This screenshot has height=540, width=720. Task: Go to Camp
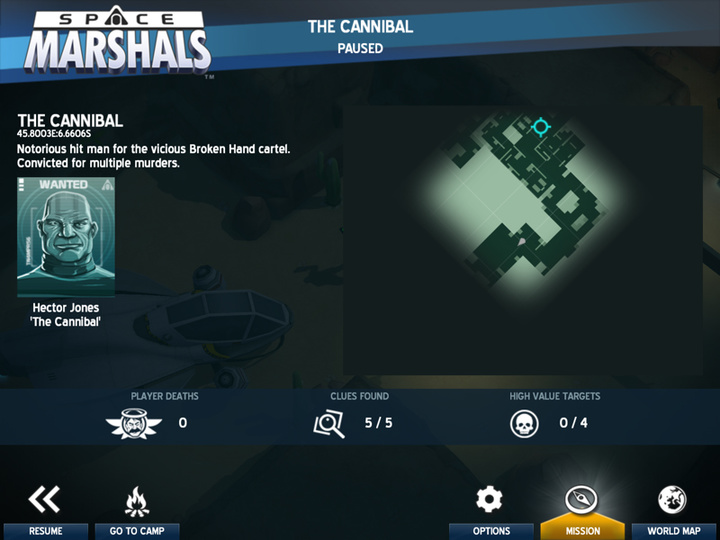pyautogui.click(x=137, y=511)
